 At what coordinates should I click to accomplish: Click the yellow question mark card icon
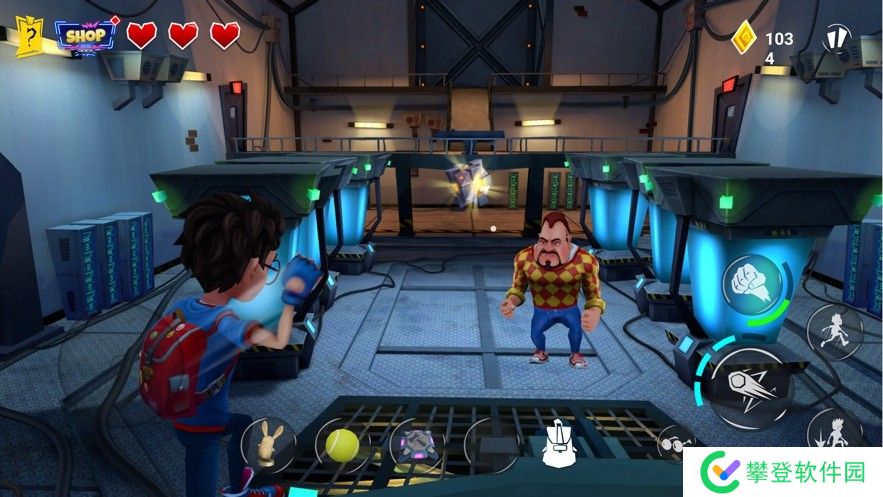(x=30, y=36)
